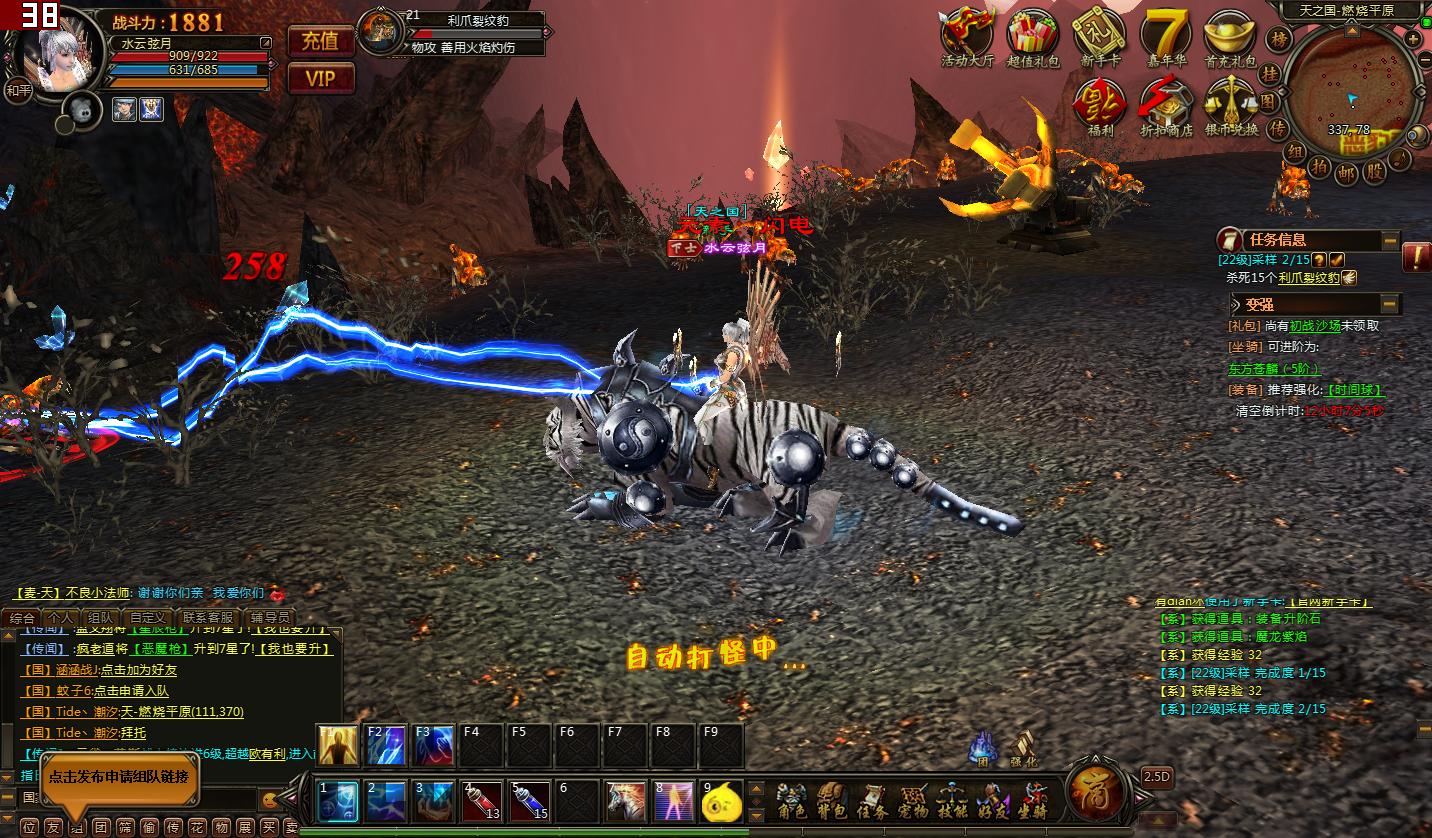The height and width of the screenshot is (838, 1432).
Task: Switch to the 个人 chat tab
Action: [60, 618]
